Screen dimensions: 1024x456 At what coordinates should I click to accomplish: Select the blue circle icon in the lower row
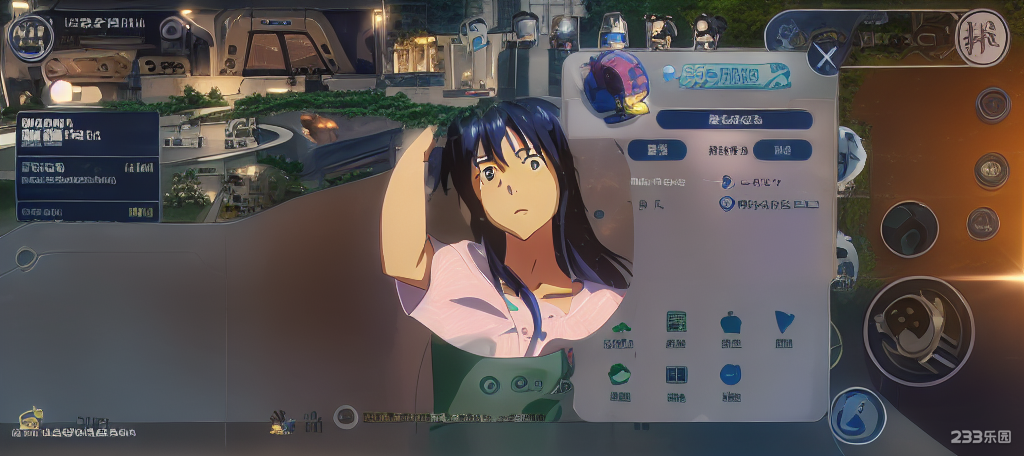pyautogui.click(x=730, y=375)
